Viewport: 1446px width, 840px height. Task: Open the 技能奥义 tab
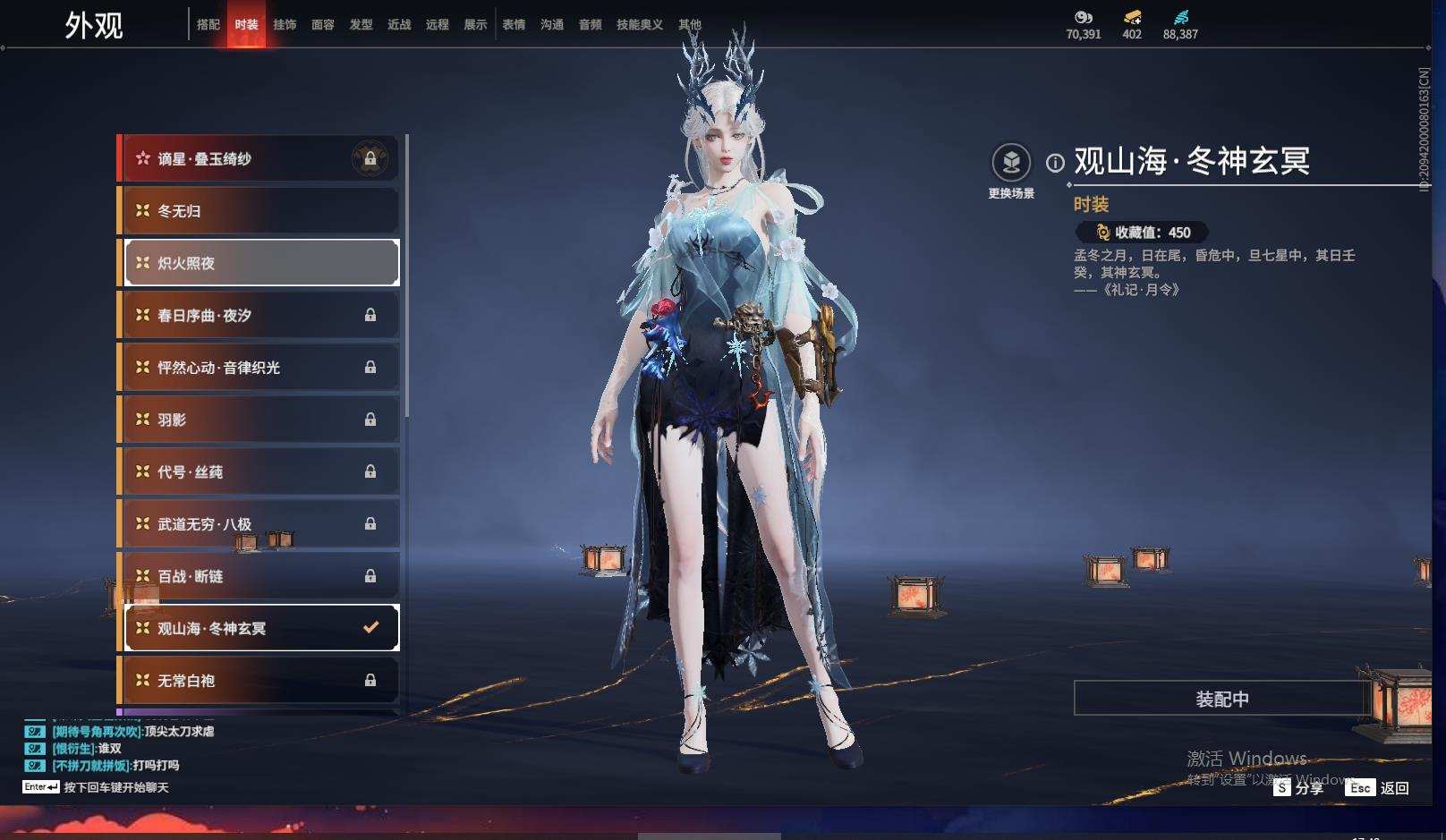point(639,25)
